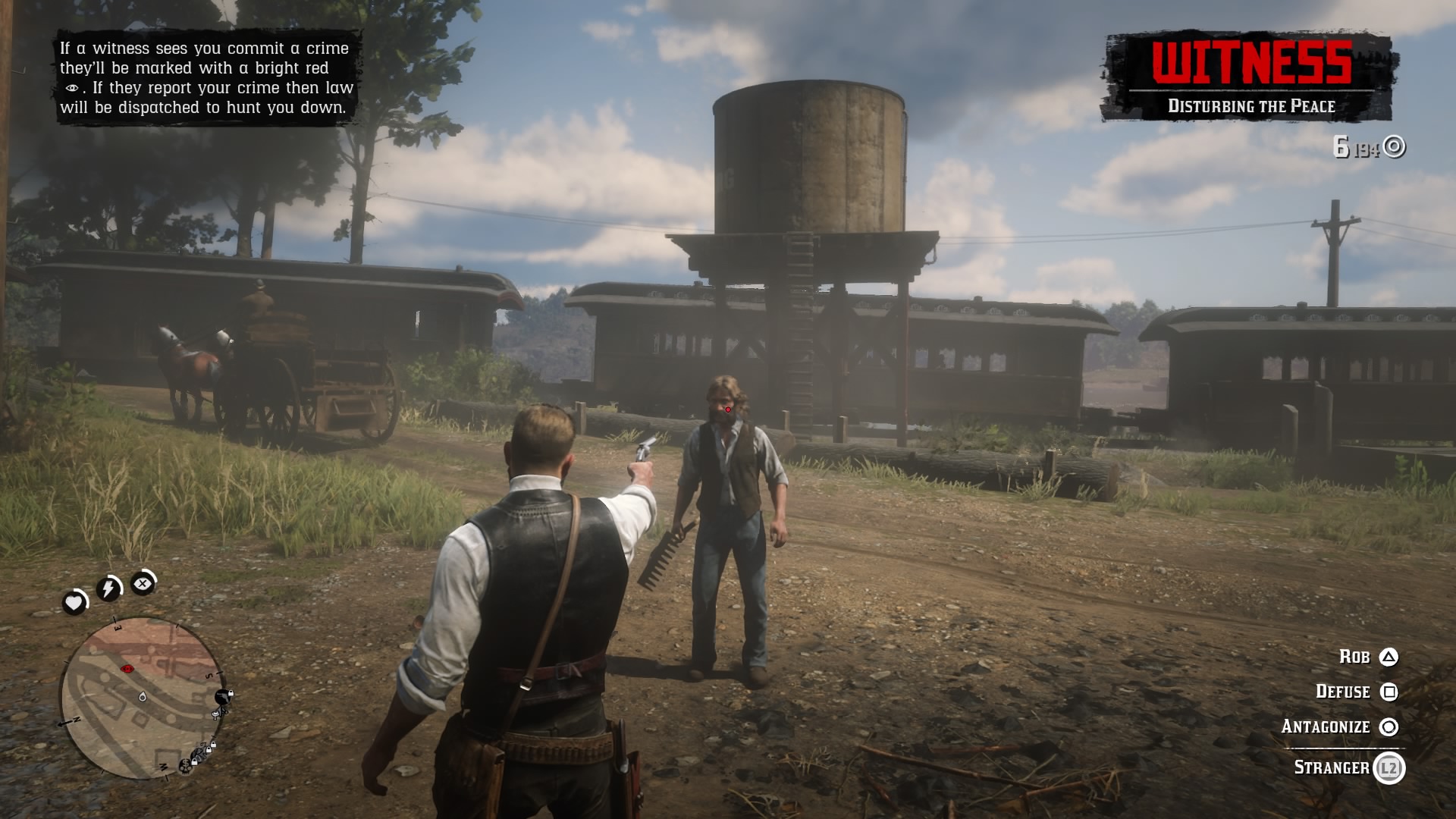Image resolution: width=1456 pixels, height=819 pixels.
Task: Click the horse marker on the minimap edge
Action: 221,697
